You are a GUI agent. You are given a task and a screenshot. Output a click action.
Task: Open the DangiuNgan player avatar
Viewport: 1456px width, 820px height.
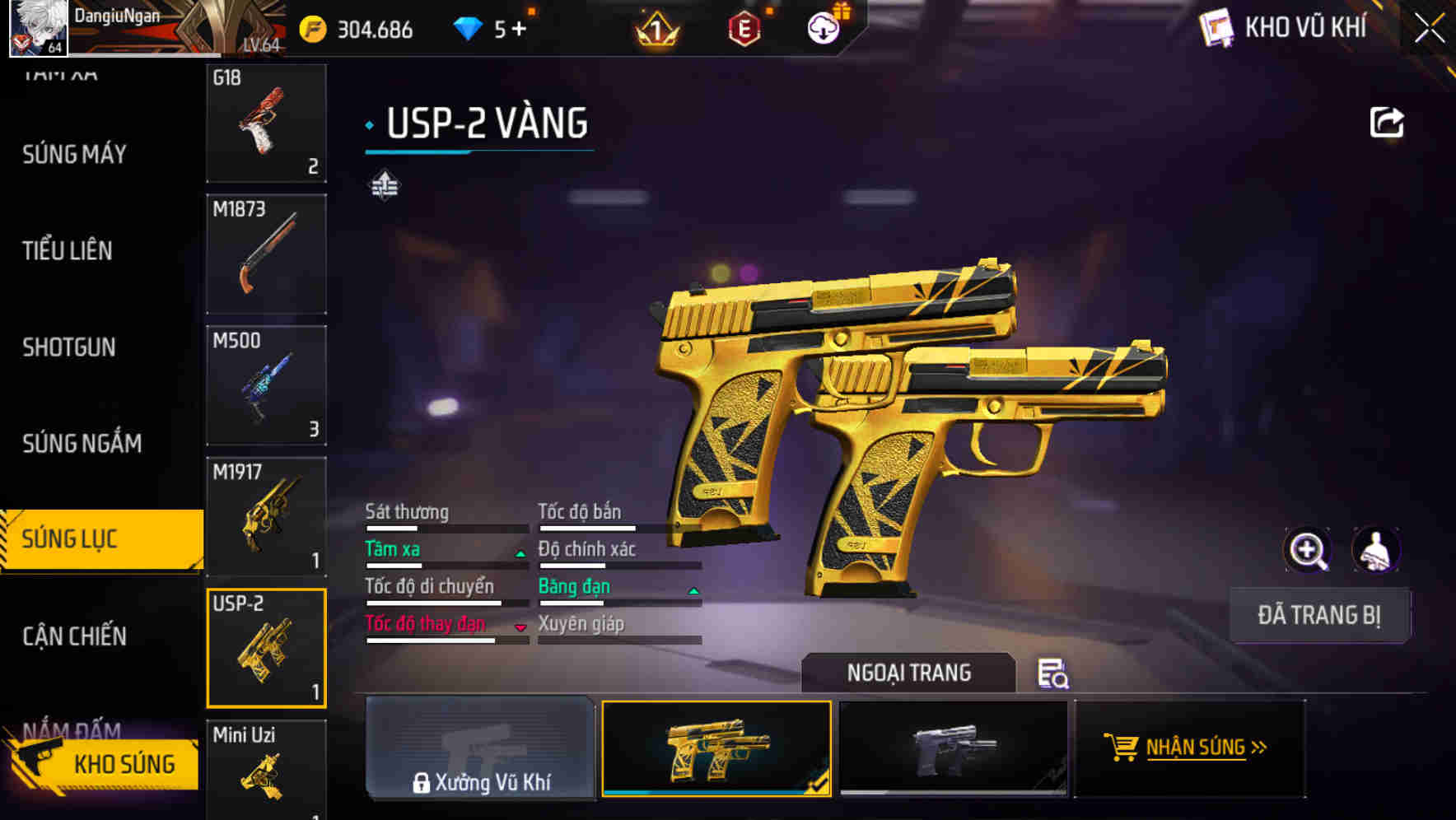37,27
